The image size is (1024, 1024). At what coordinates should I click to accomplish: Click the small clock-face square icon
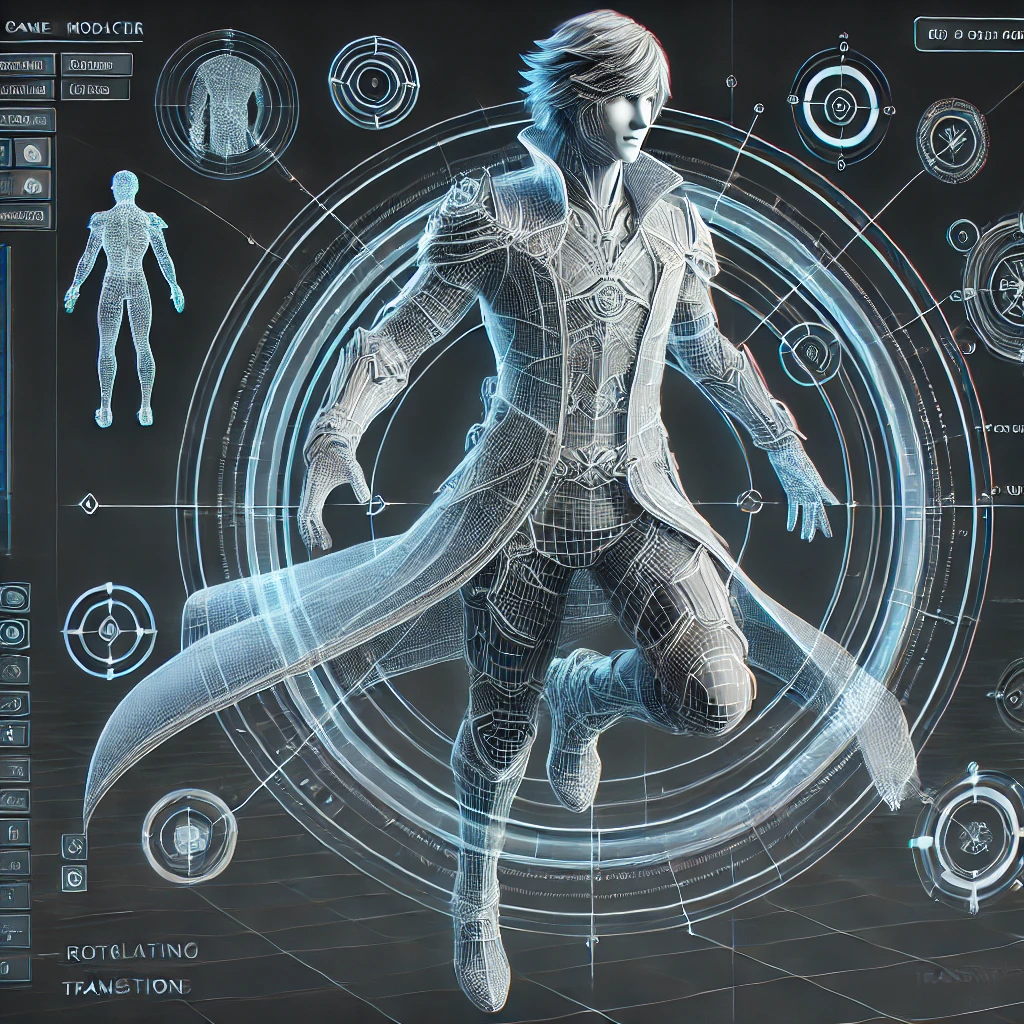coord(73,879)
